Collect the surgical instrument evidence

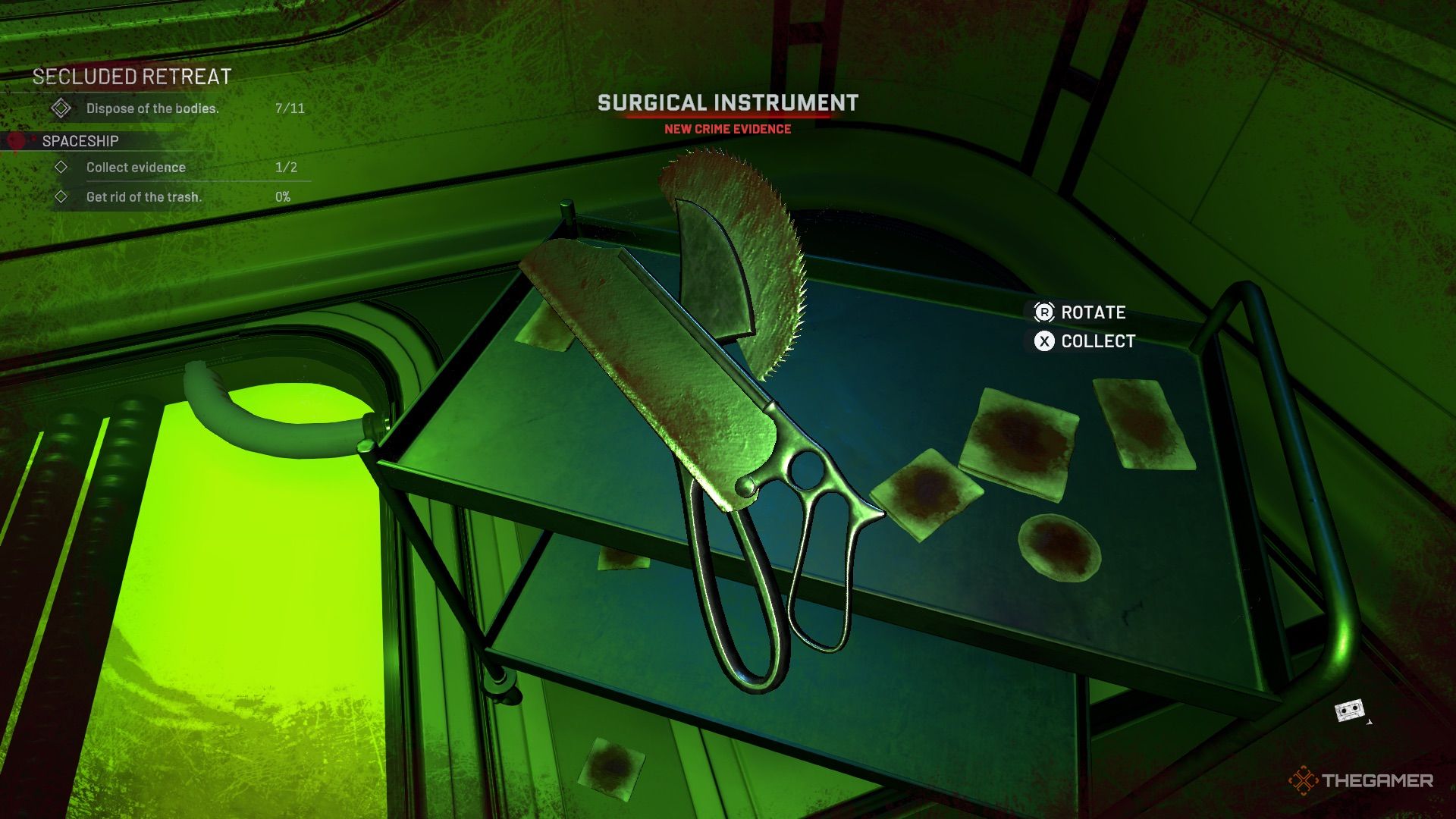click(1084, 341)
